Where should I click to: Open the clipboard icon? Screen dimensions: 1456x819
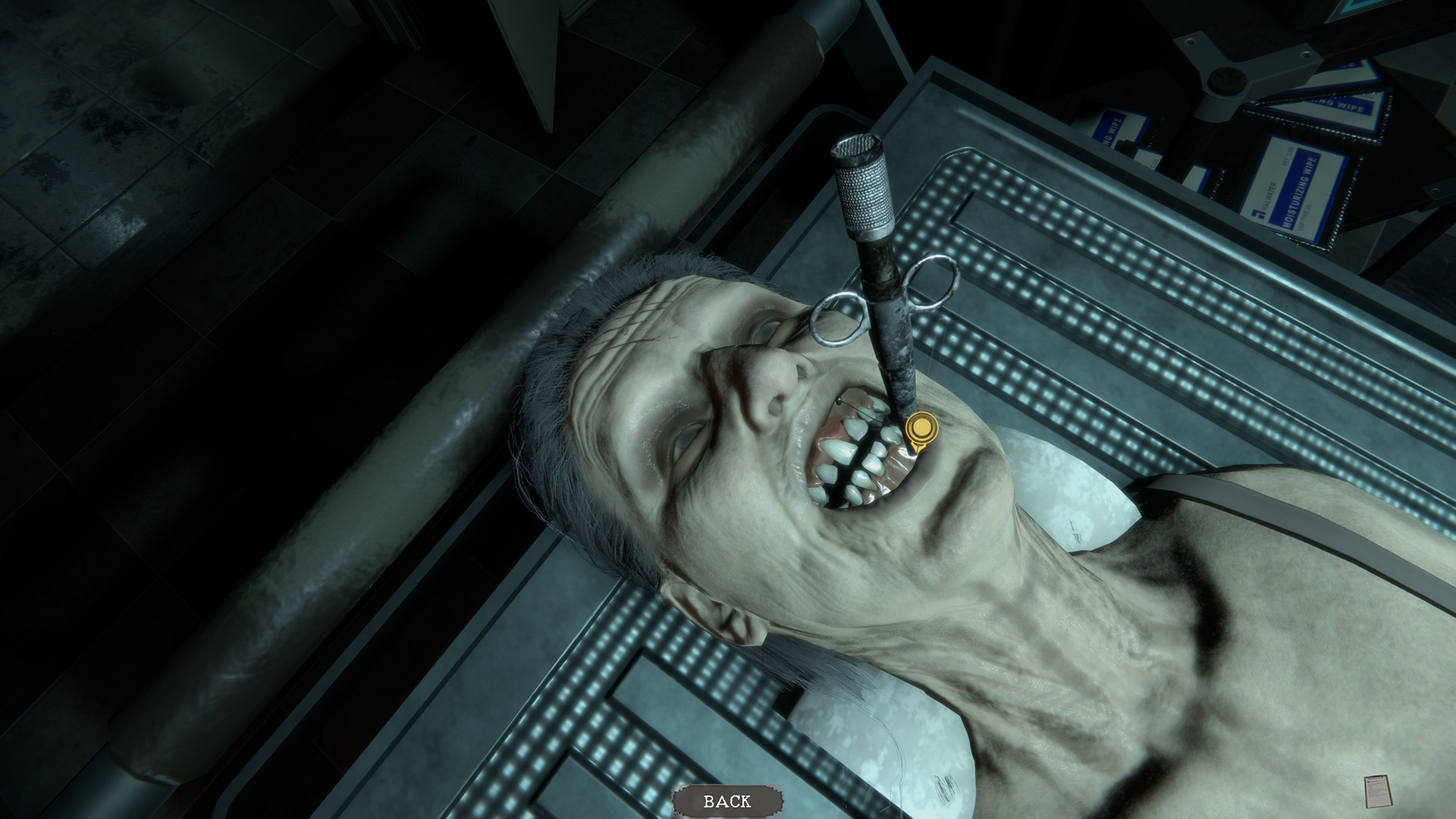[x=1376, y=791]
